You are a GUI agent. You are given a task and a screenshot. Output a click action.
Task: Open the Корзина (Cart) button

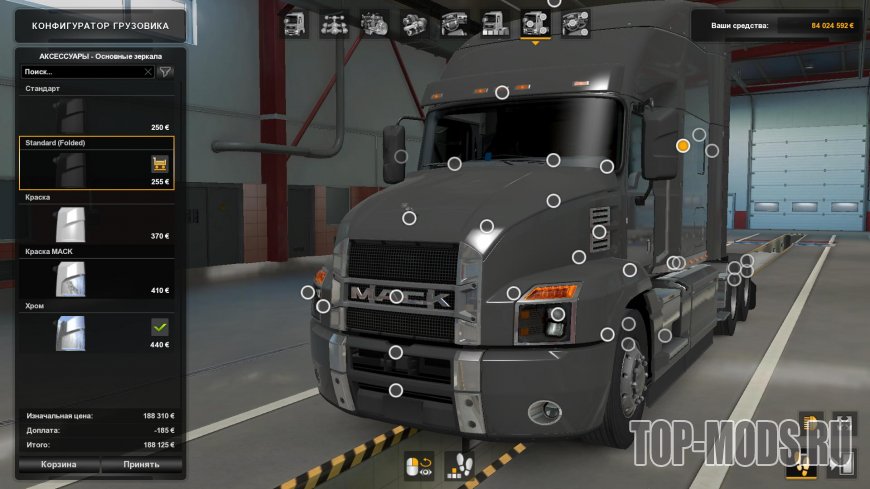(59, 465)
